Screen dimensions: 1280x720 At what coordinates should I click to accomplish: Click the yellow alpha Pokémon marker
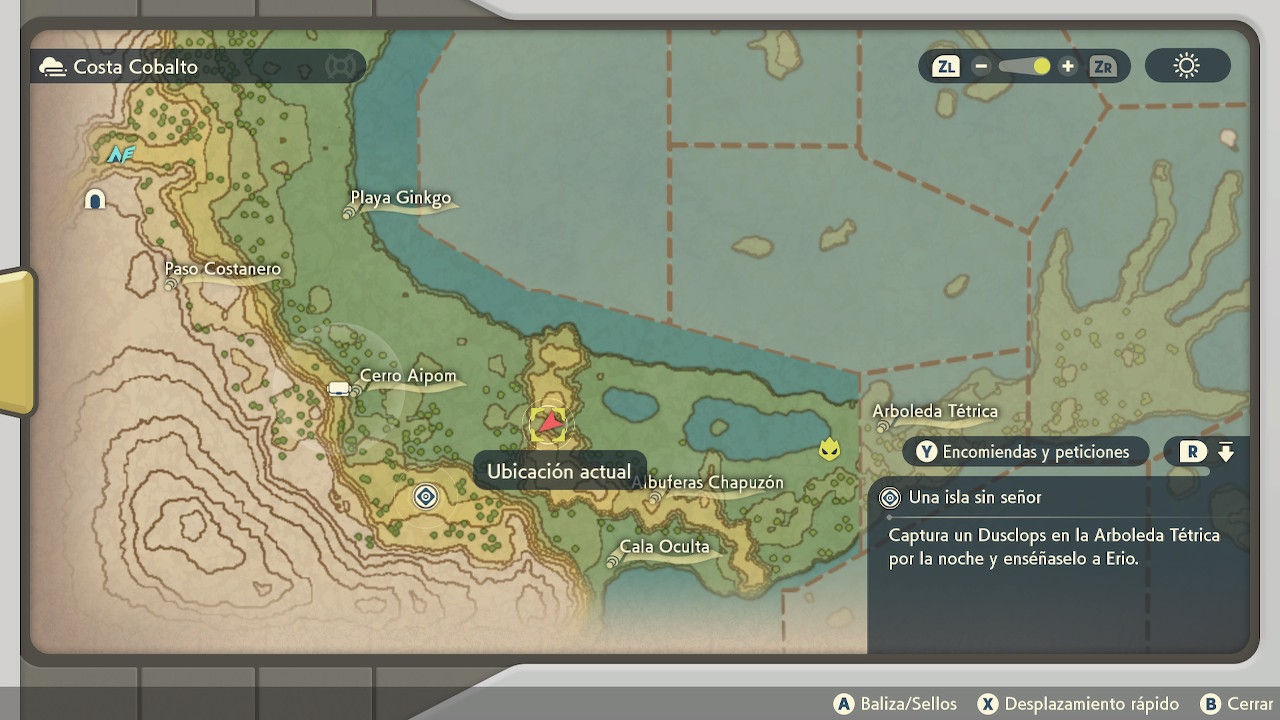point(829,449)
